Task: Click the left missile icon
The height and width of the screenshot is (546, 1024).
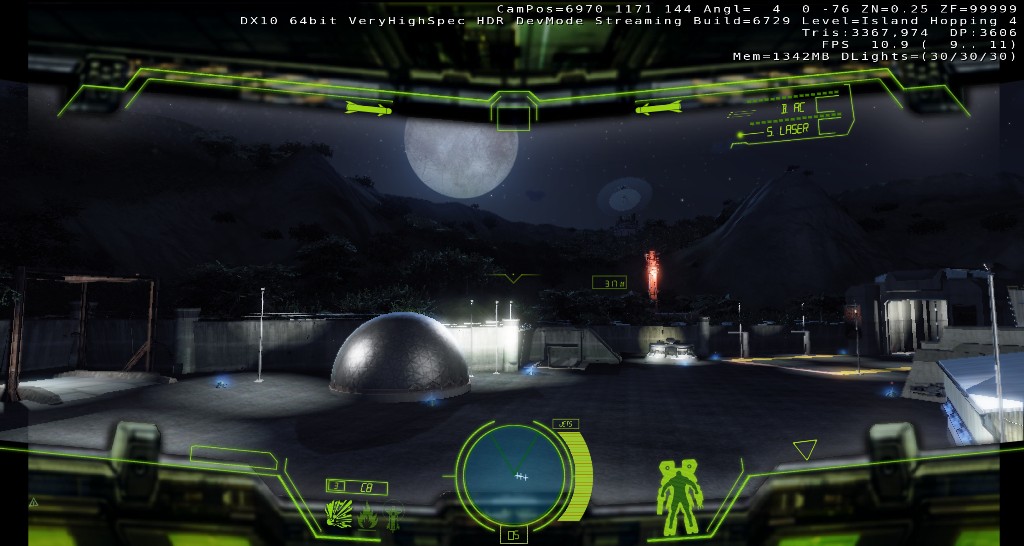Action: point(370,107)
